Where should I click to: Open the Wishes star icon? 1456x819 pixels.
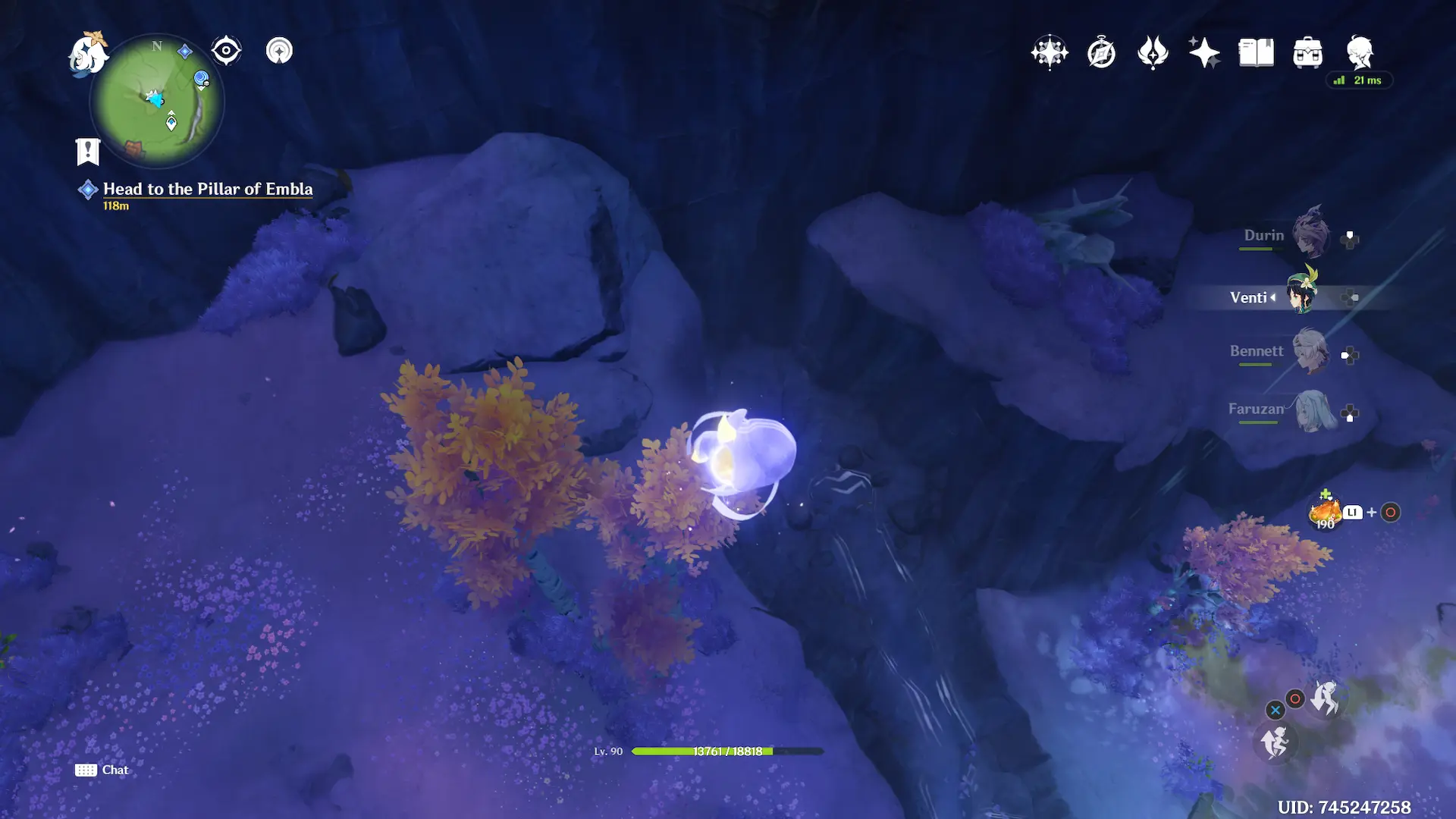click(x=1050, y=52)
